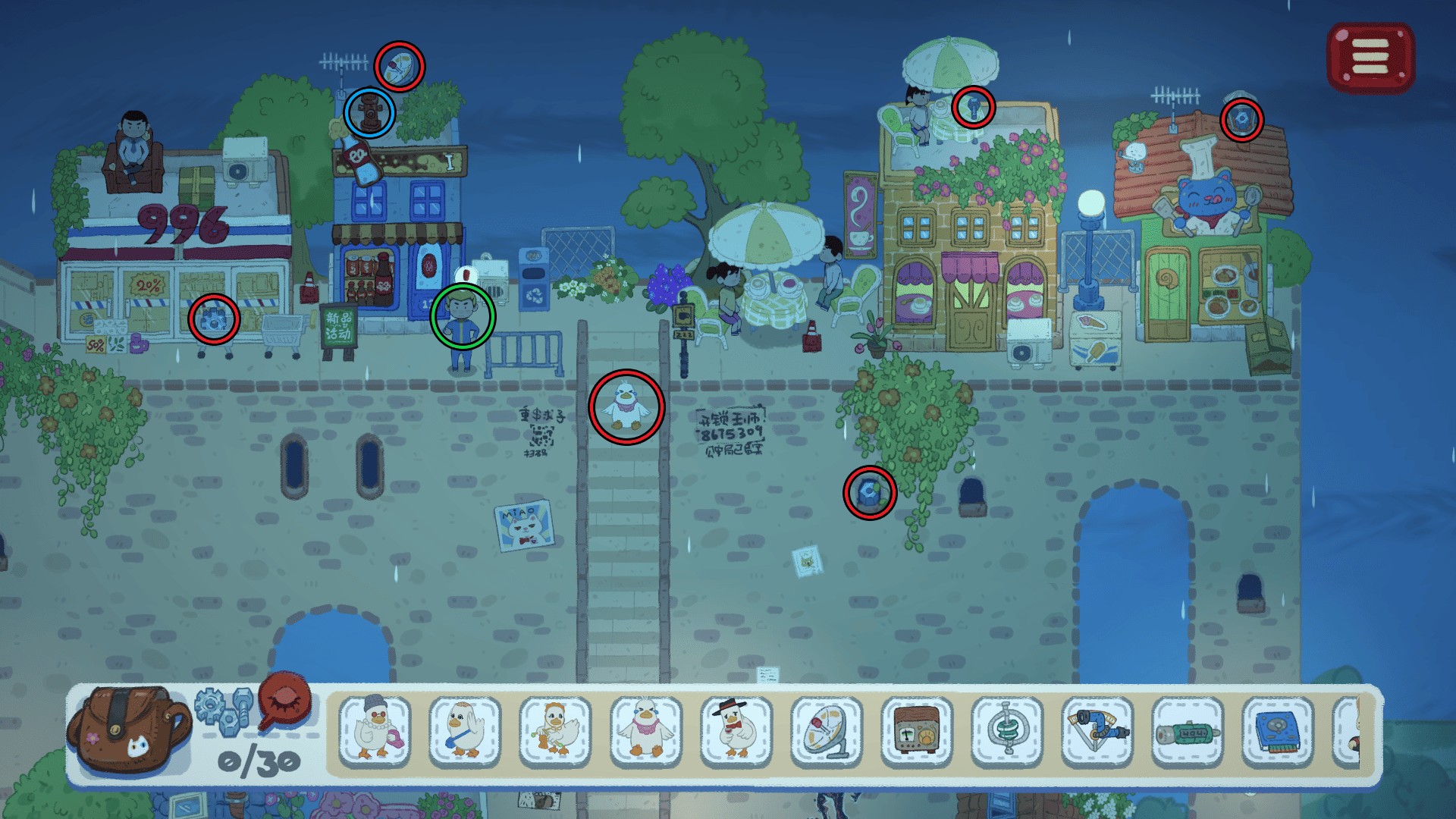This screenshot has height=819, width=1456.
Task: Select the duck with grey hat and purse
Action: point(375,730)
